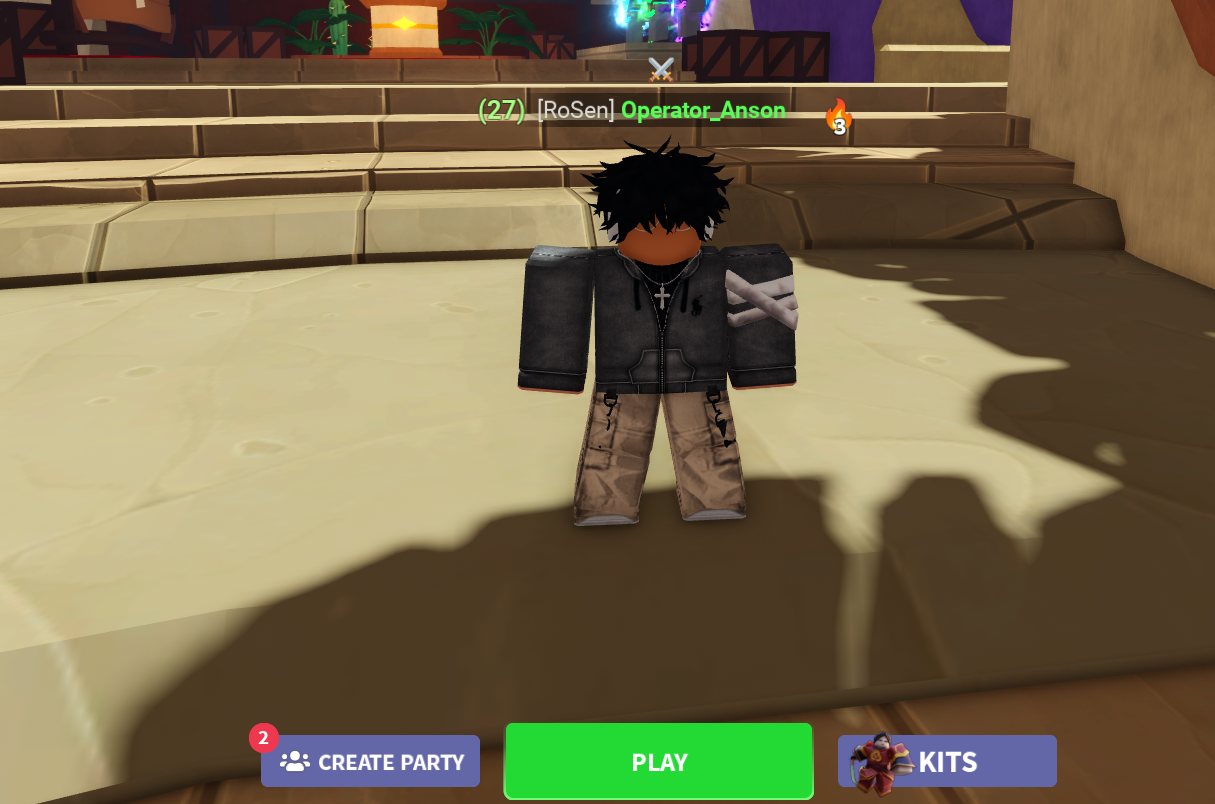Open the Create Party menu

tap(371, 762)
